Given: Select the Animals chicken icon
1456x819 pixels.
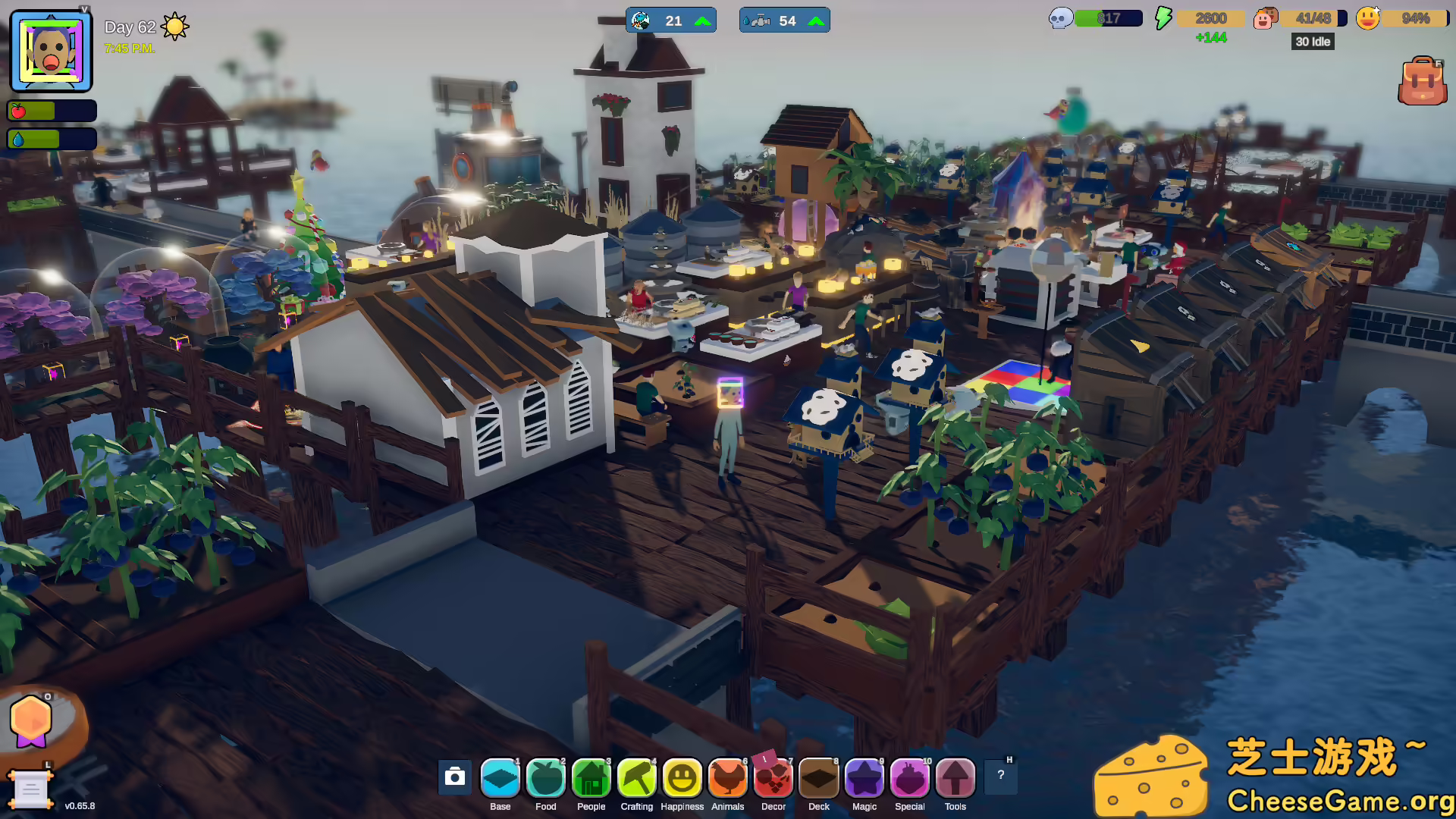Looking at the screenshot, I should click(x=727, y=779).
